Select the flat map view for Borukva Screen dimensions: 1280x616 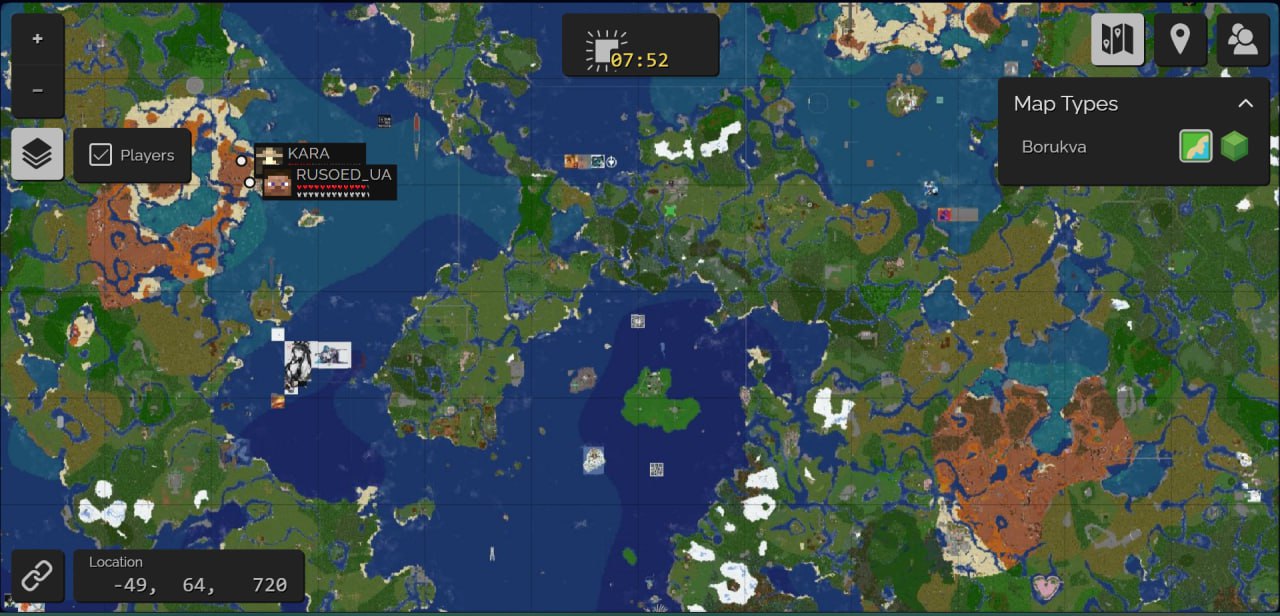coord(1196,147)
